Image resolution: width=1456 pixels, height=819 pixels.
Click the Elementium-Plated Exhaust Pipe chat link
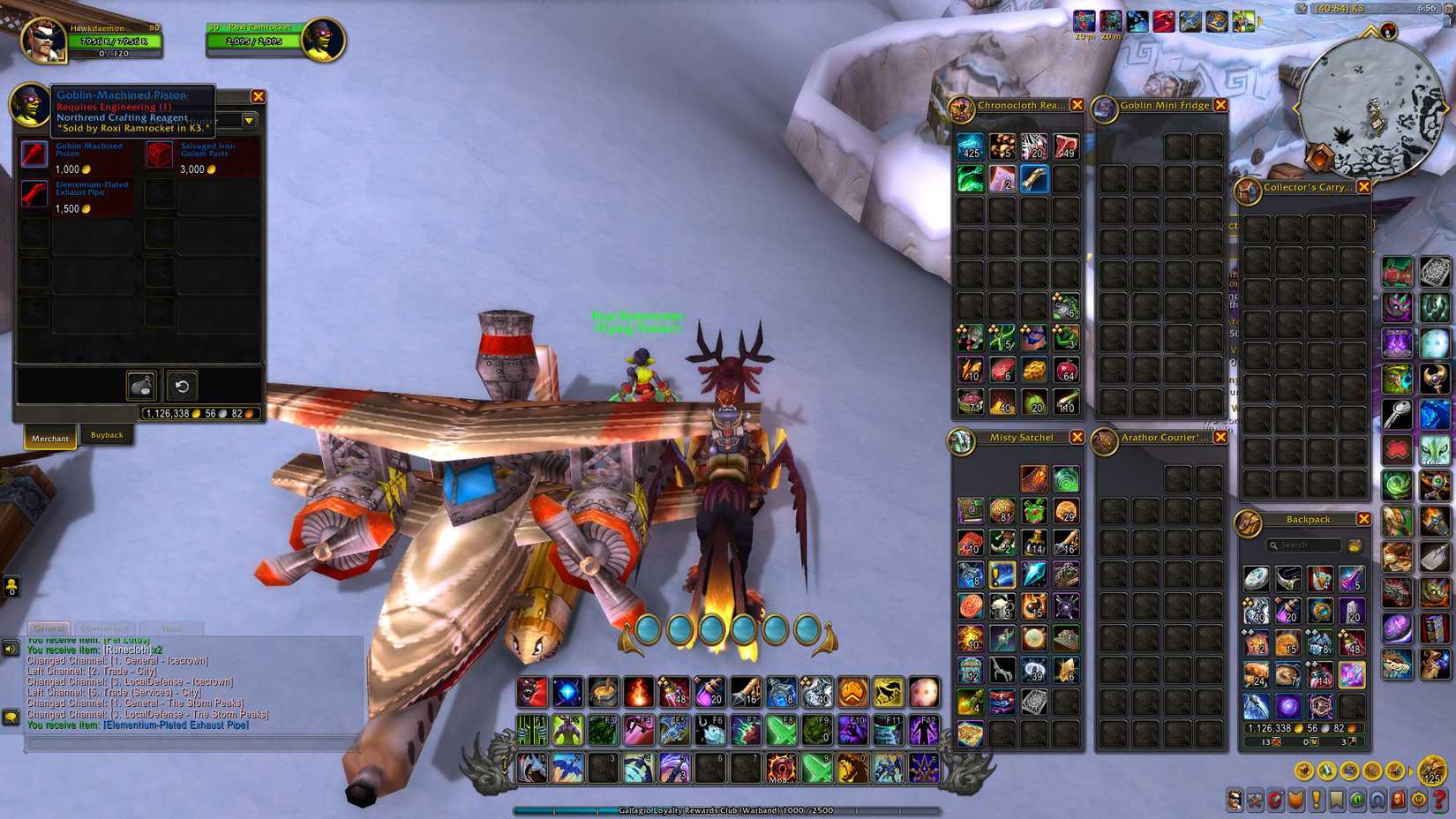pyautogui.click(x=175, y=725)
